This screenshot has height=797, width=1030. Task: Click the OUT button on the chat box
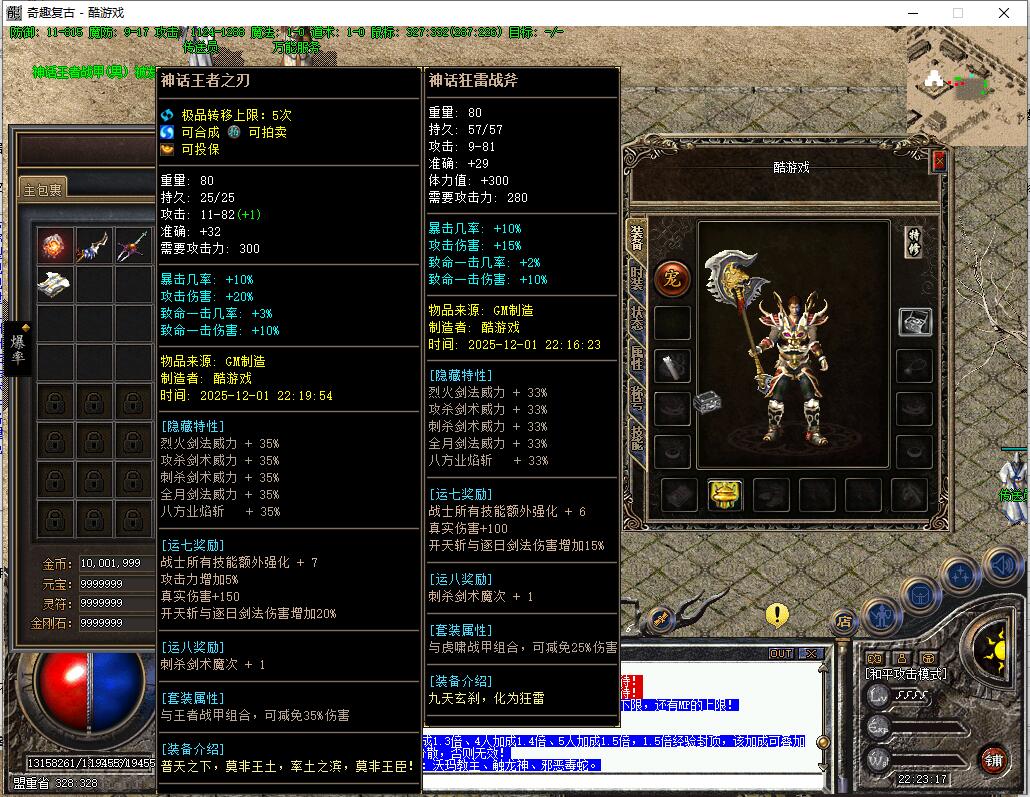780,654
